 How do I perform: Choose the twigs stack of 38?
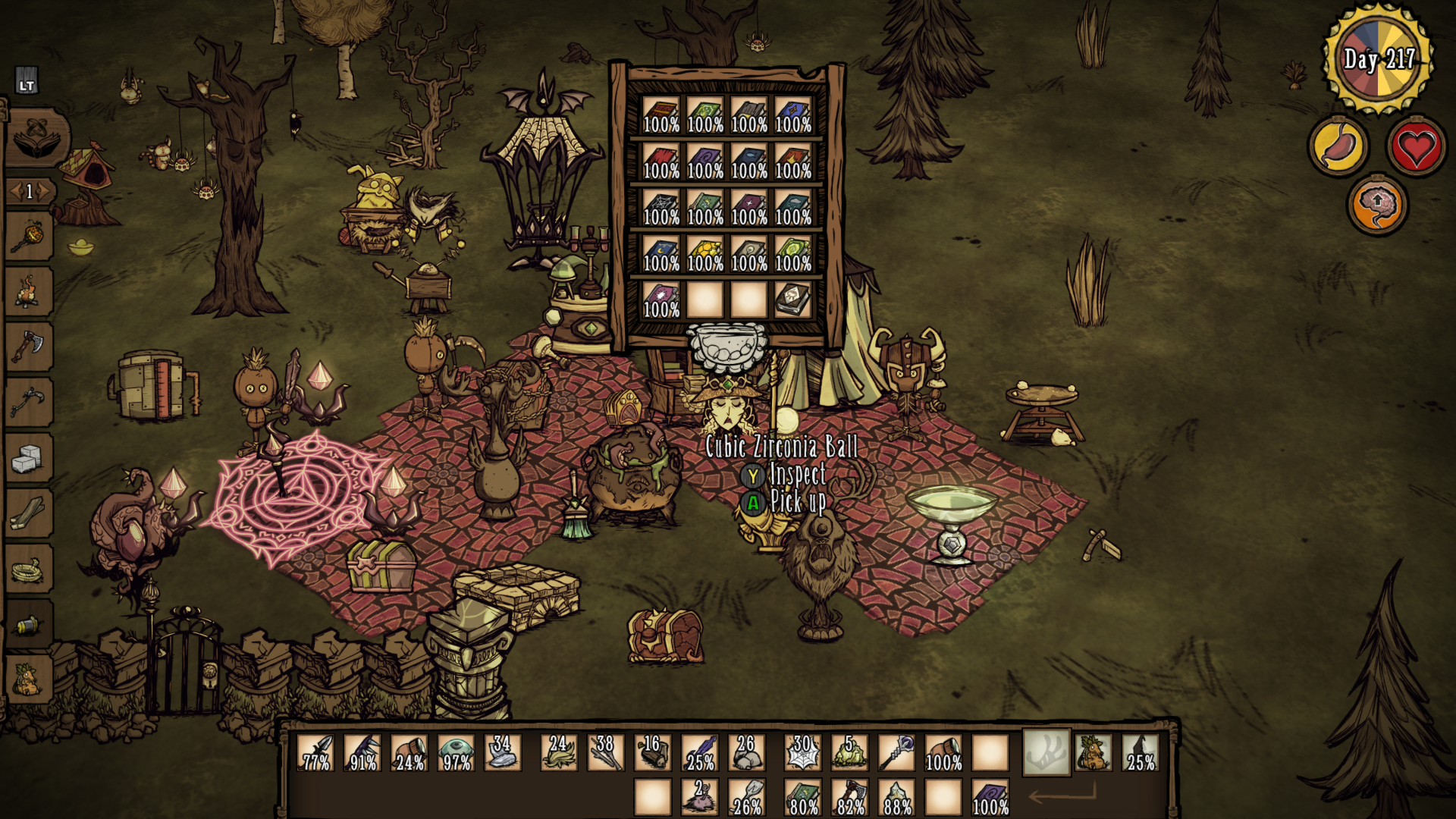(605, 752)
